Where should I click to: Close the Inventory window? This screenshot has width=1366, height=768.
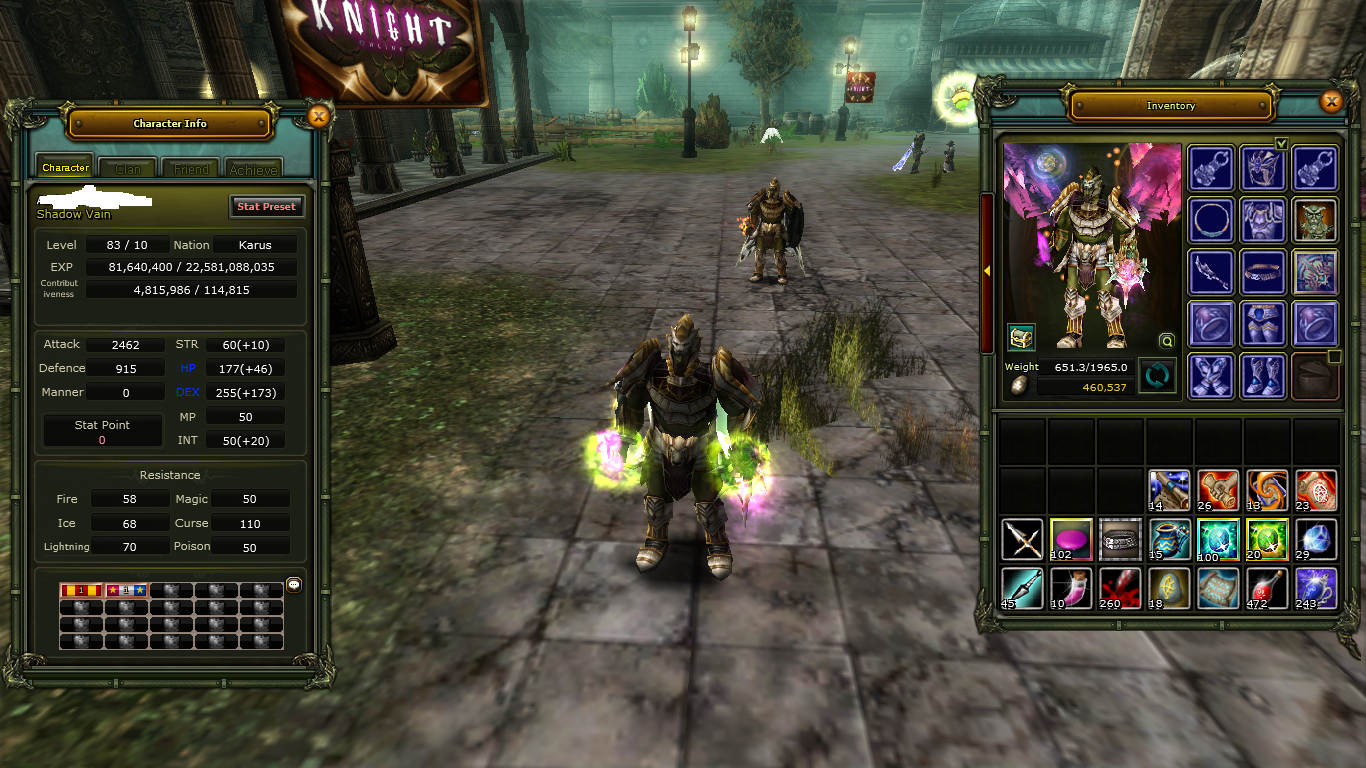point(1330,101)
